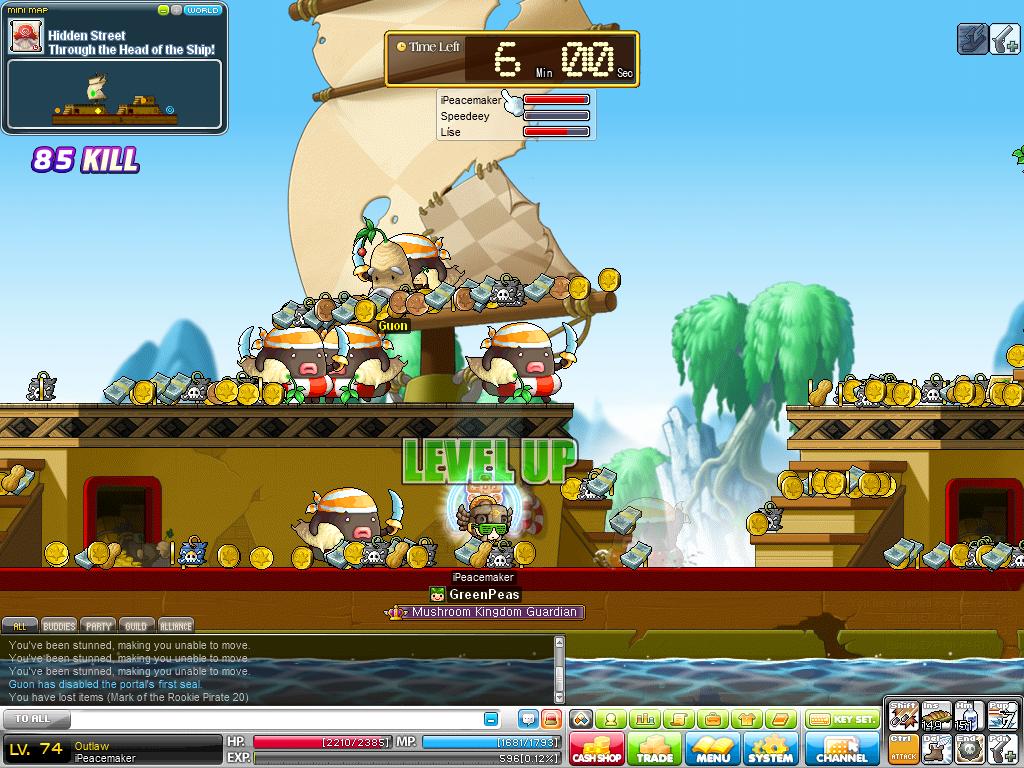
Task: Select iPeacemaker in the party list
Action: point(470,100)
